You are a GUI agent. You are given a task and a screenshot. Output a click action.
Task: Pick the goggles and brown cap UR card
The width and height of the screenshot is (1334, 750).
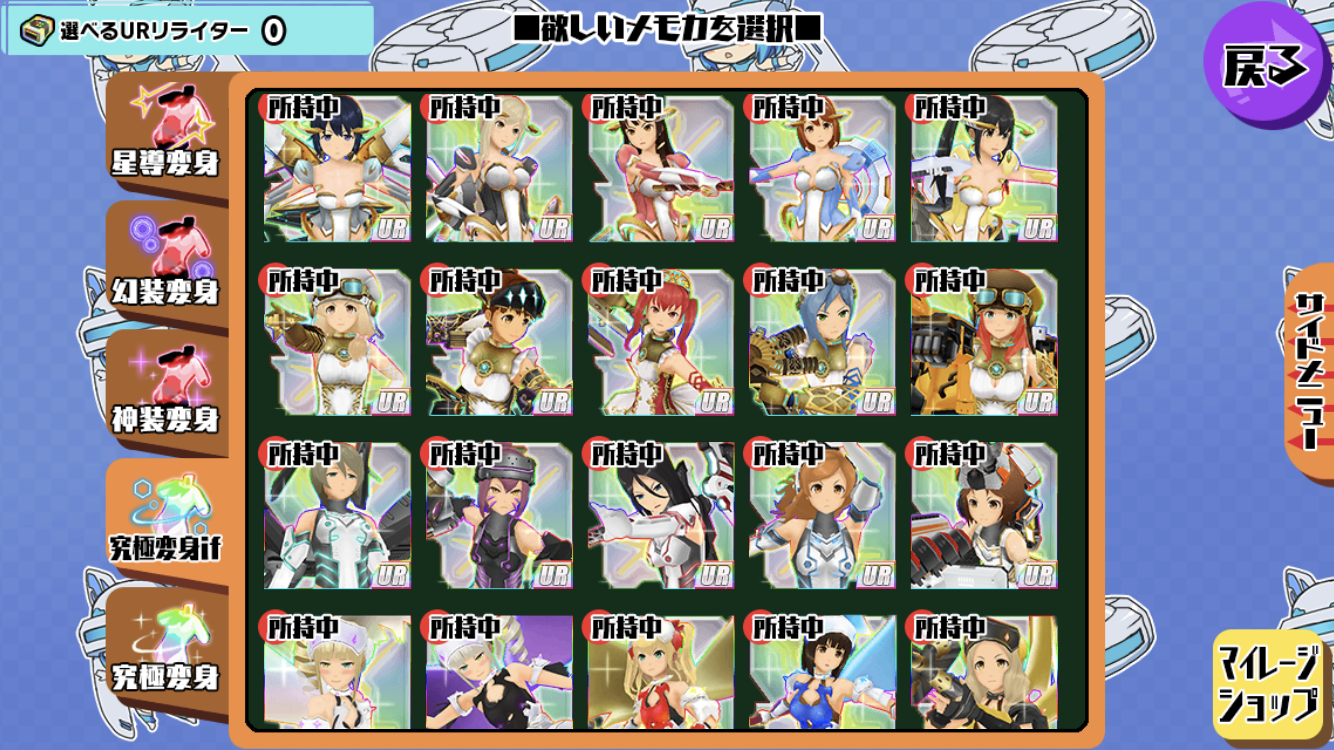coord(984,341)
